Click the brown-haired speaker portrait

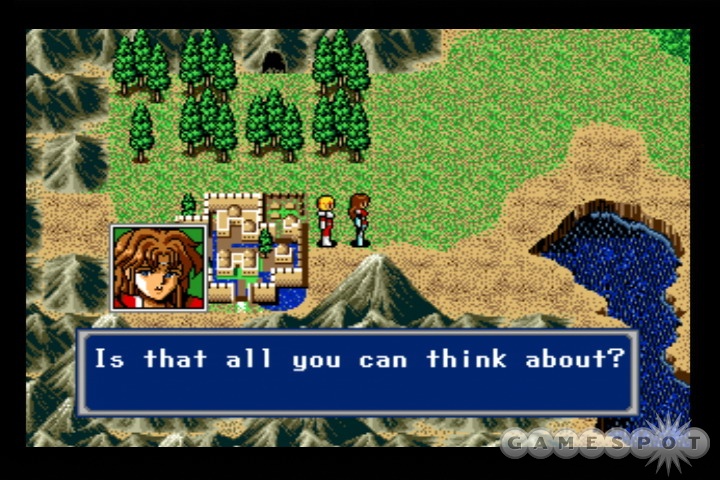pyautogui.click(x=159, y=267)
